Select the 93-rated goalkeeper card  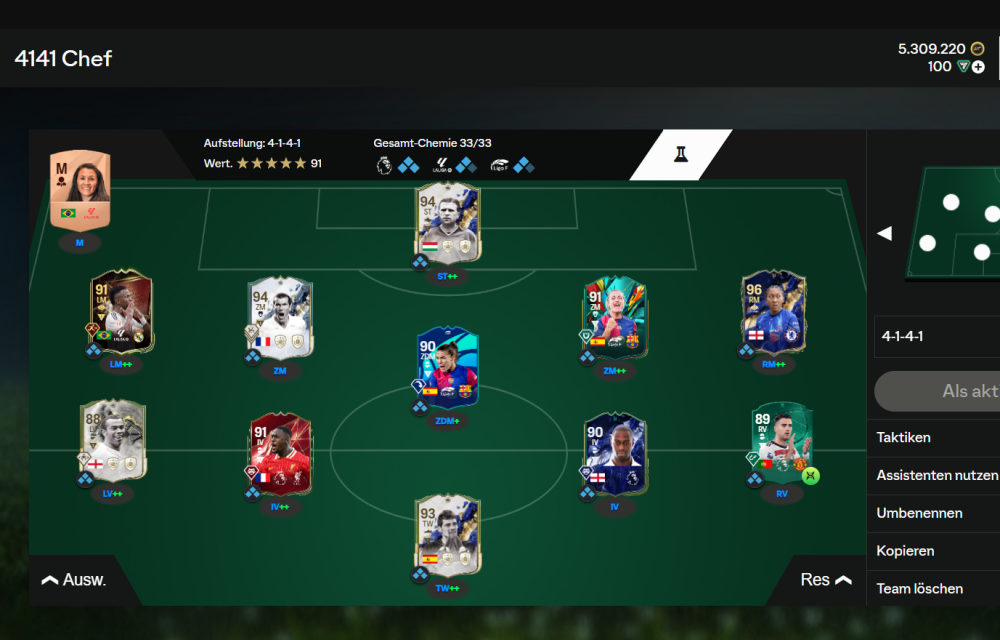(448, 536)
